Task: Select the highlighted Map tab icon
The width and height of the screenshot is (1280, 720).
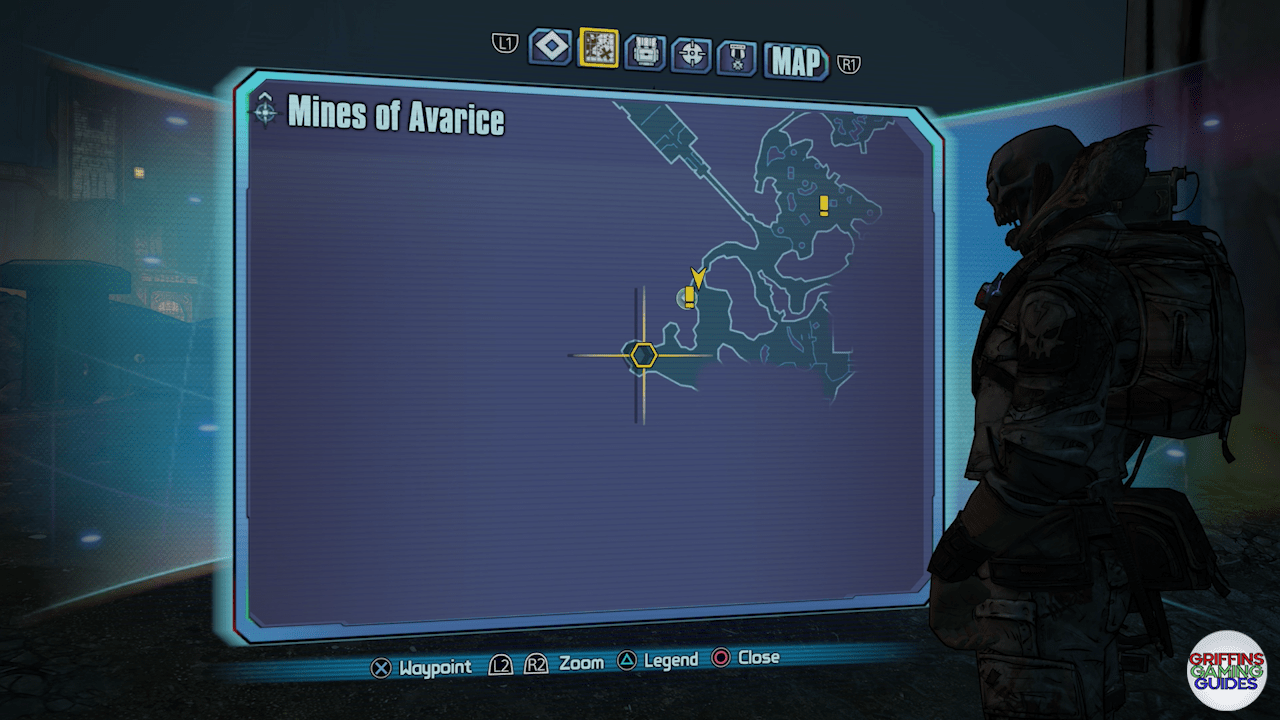Action: coord(598,48)
